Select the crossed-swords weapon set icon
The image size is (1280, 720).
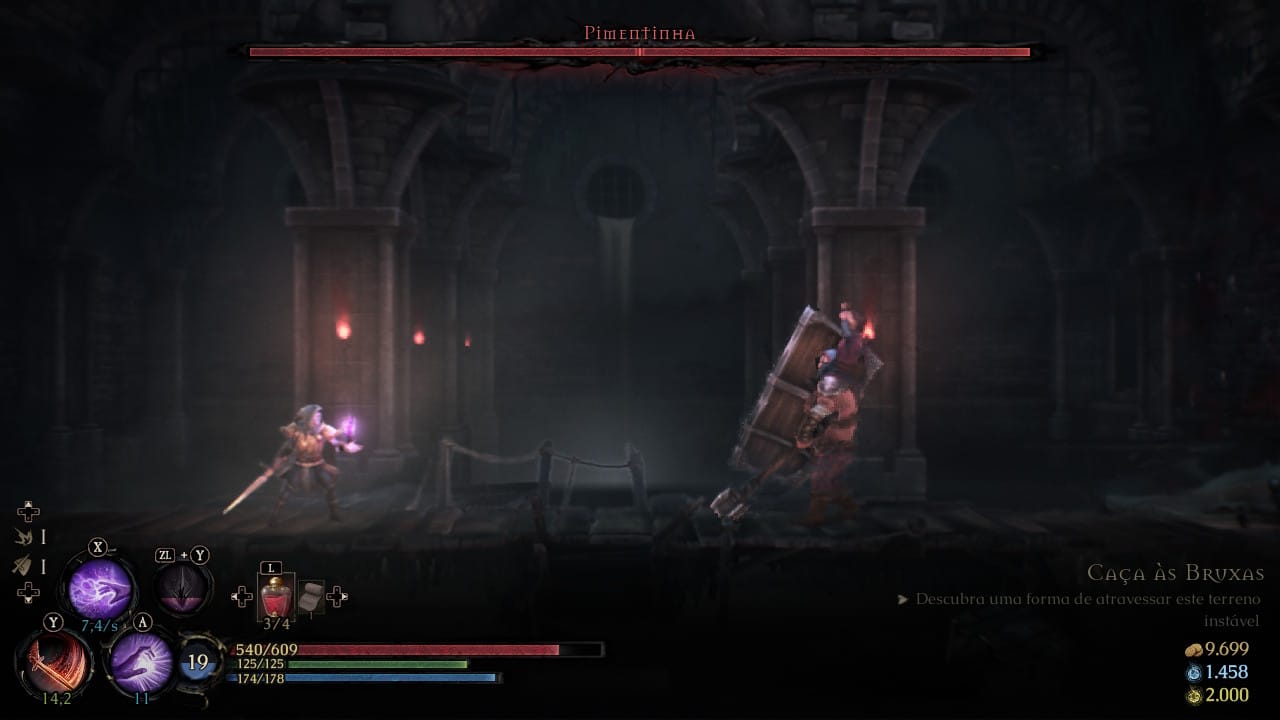(x=22, y=538)
